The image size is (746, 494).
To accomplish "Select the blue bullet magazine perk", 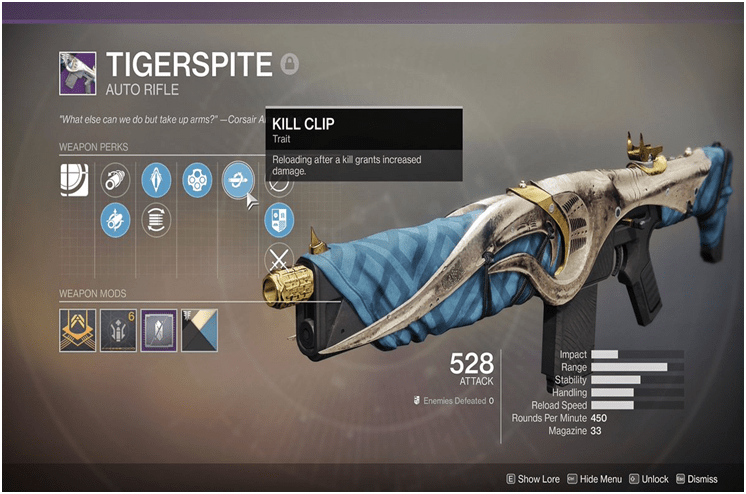I will pos(155,180).
